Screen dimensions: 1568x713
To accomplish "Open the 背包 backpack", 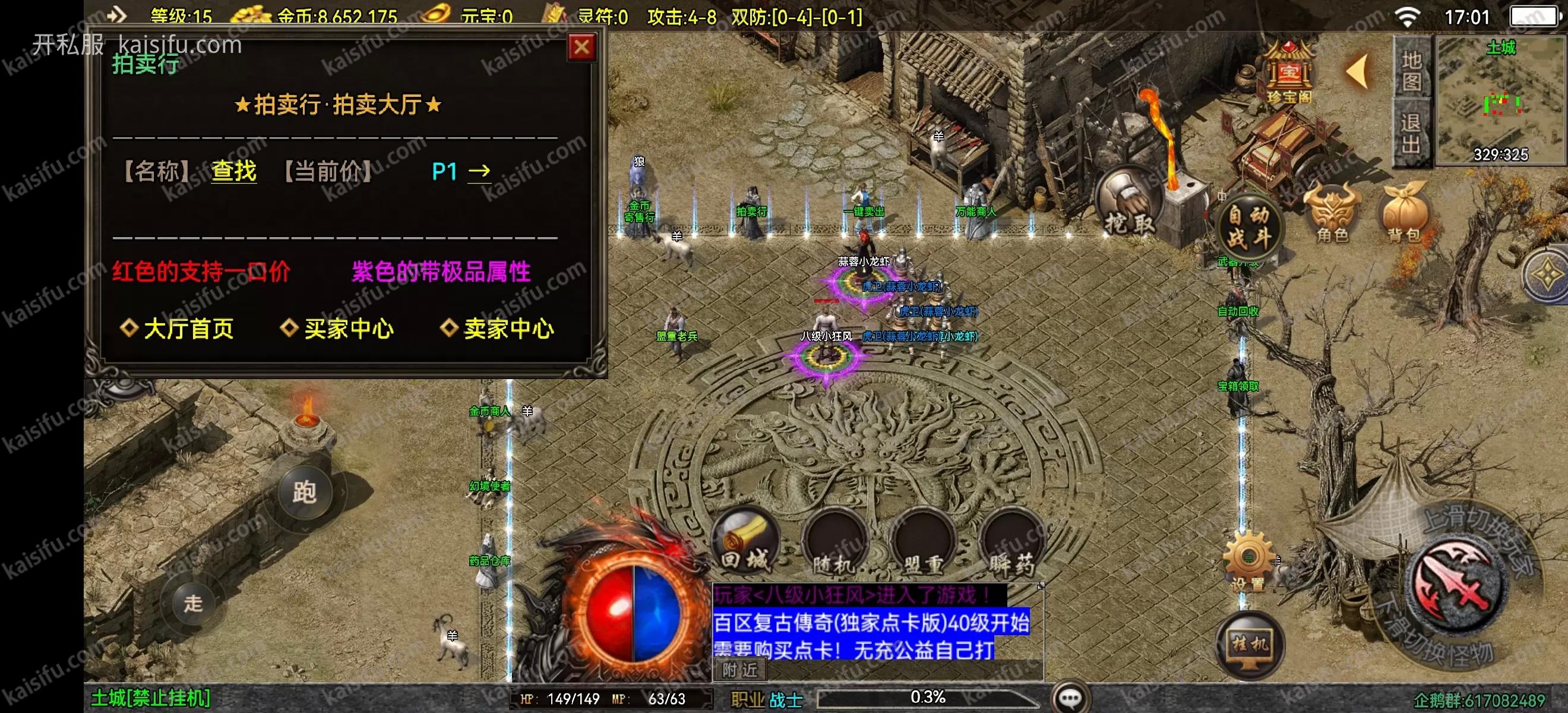I will [x=1404, y=214].
